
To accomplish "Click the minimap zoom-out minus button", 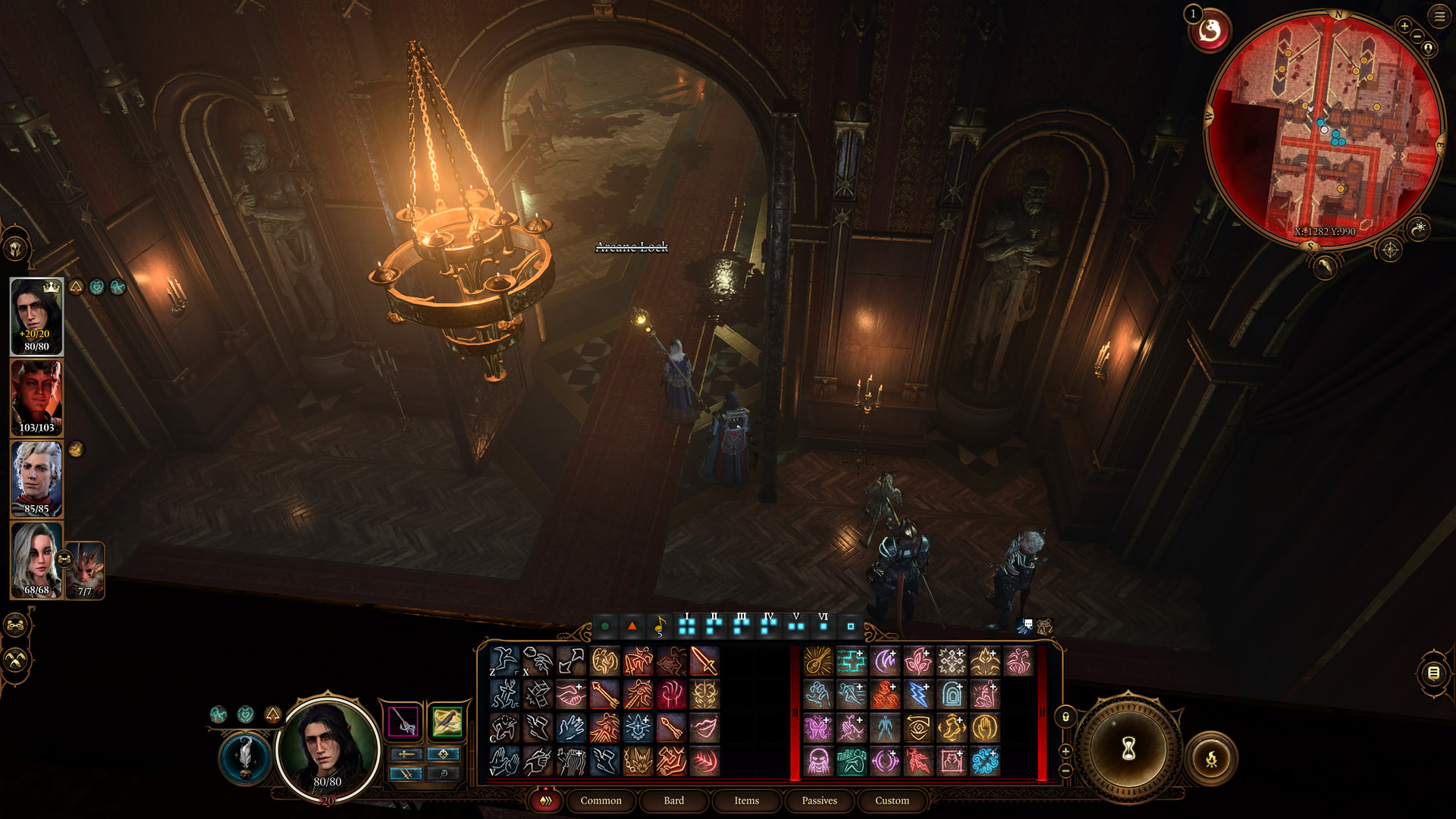I will [x=1417, y=36].
